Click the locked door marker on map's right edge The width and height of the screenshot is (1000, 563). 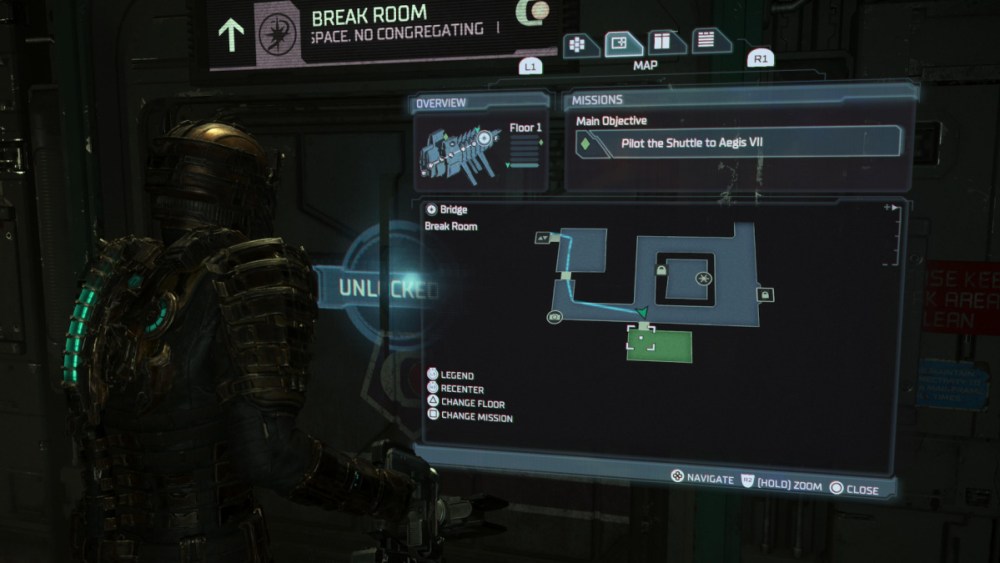point(765,294)
